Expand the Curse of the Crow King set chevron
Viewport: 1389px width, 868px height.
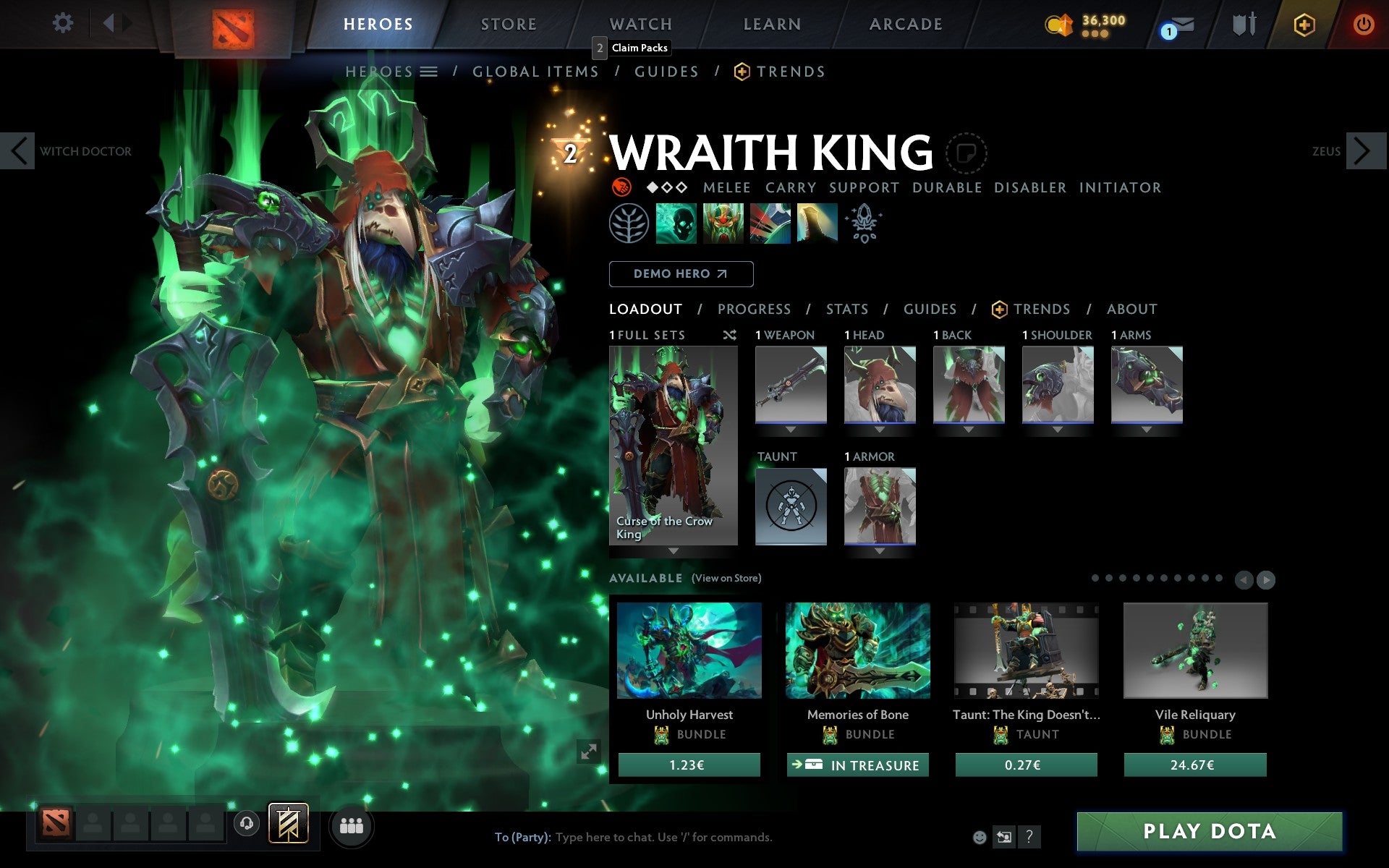[674, 550]
